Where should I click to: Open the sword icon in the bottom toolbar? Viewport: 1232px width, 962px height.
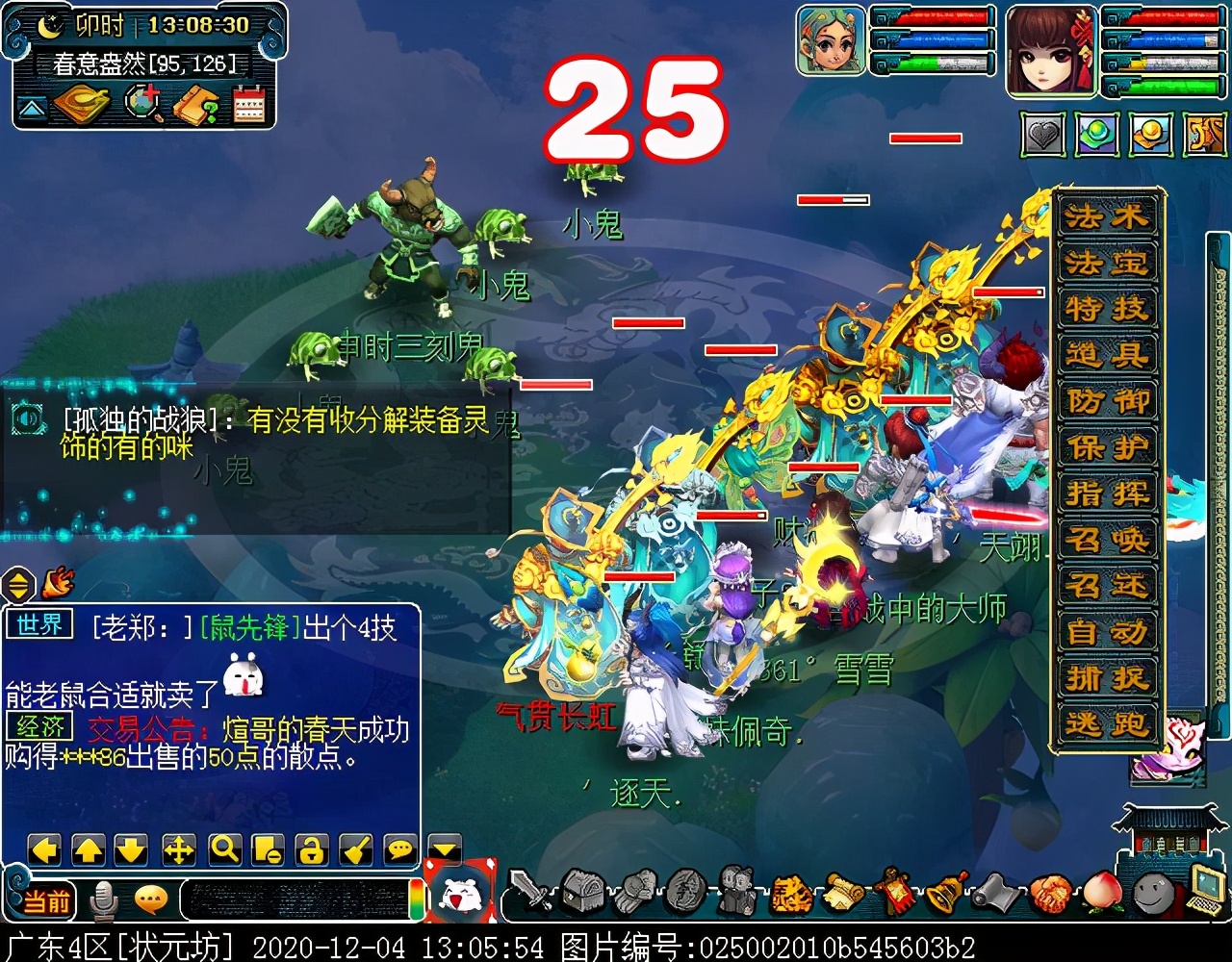(x=531, y=893)
